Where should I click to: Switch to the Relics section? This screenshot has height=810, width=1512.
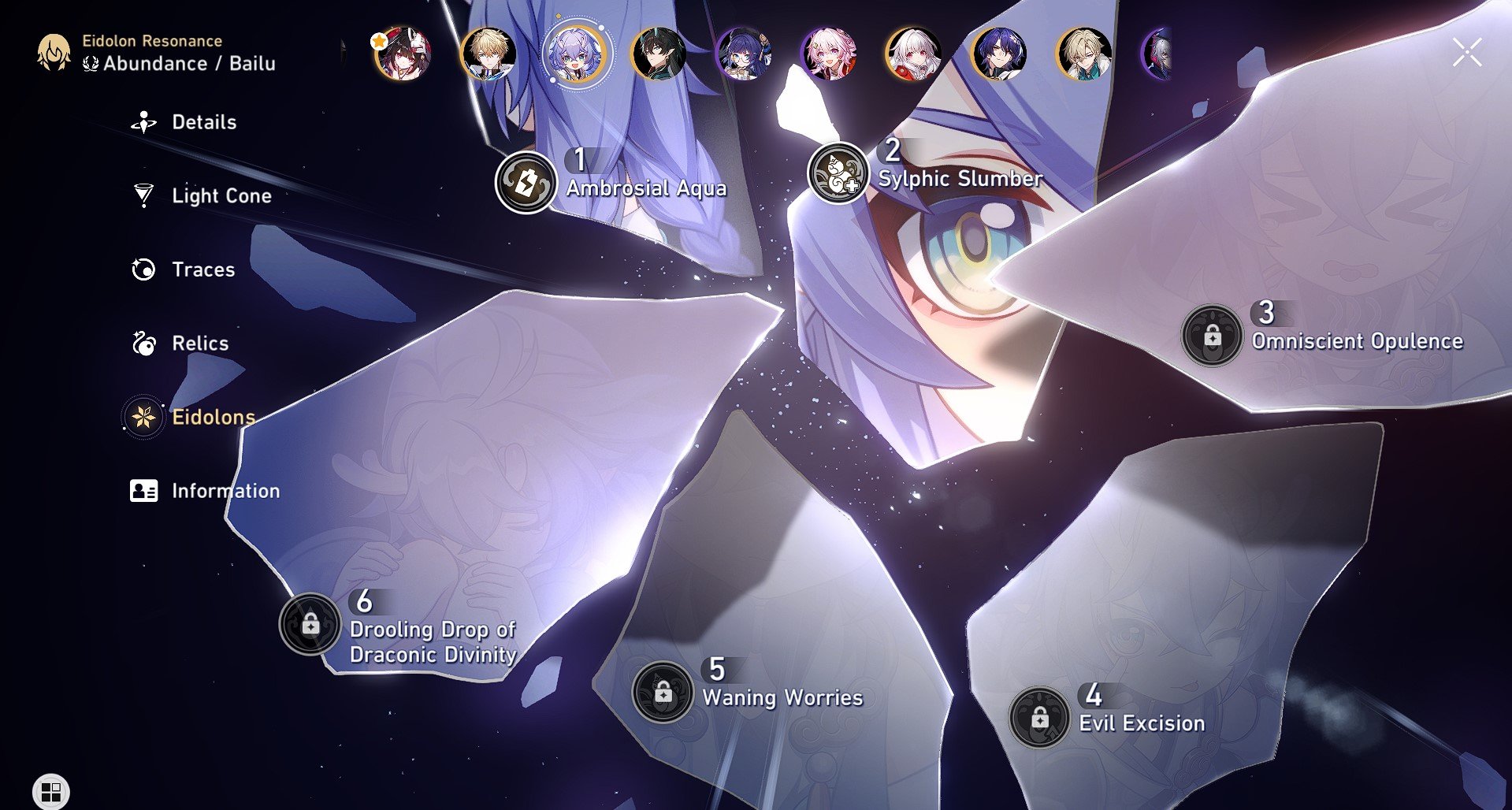point(199,344)
